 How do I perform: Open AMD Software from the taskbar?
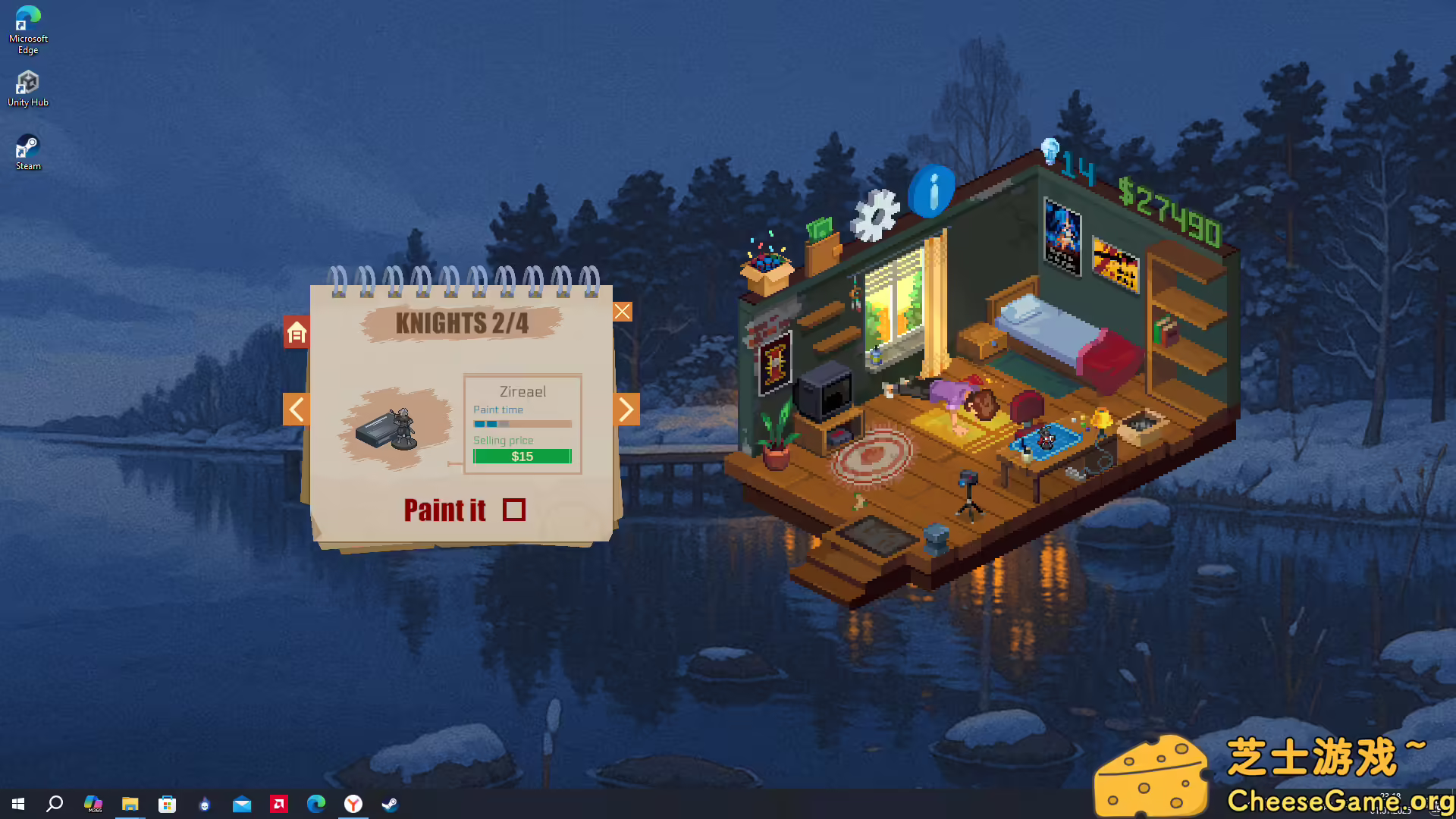[278, 805]
